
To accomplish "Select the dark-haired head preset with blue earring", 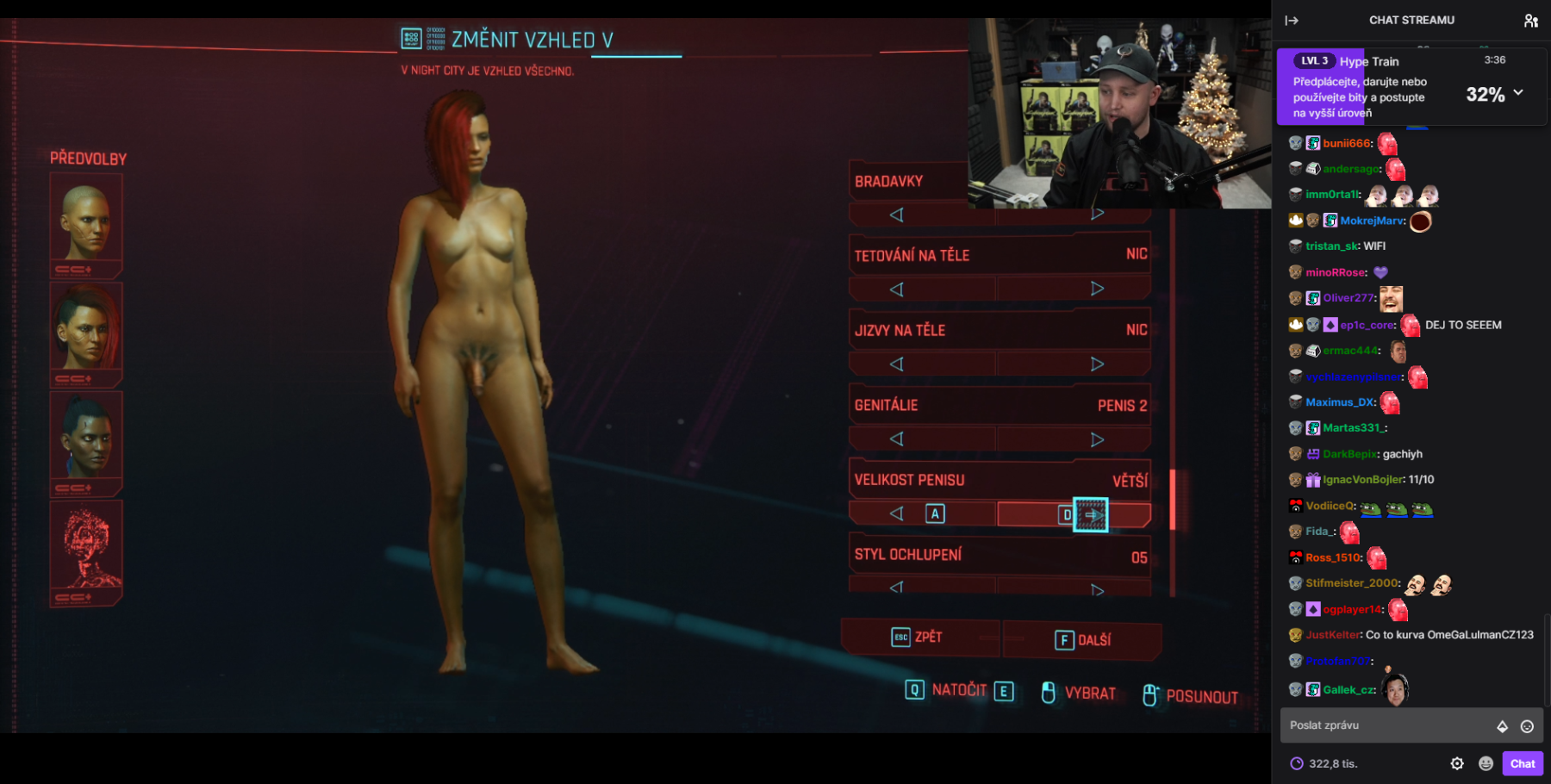I will pos(86,439).
